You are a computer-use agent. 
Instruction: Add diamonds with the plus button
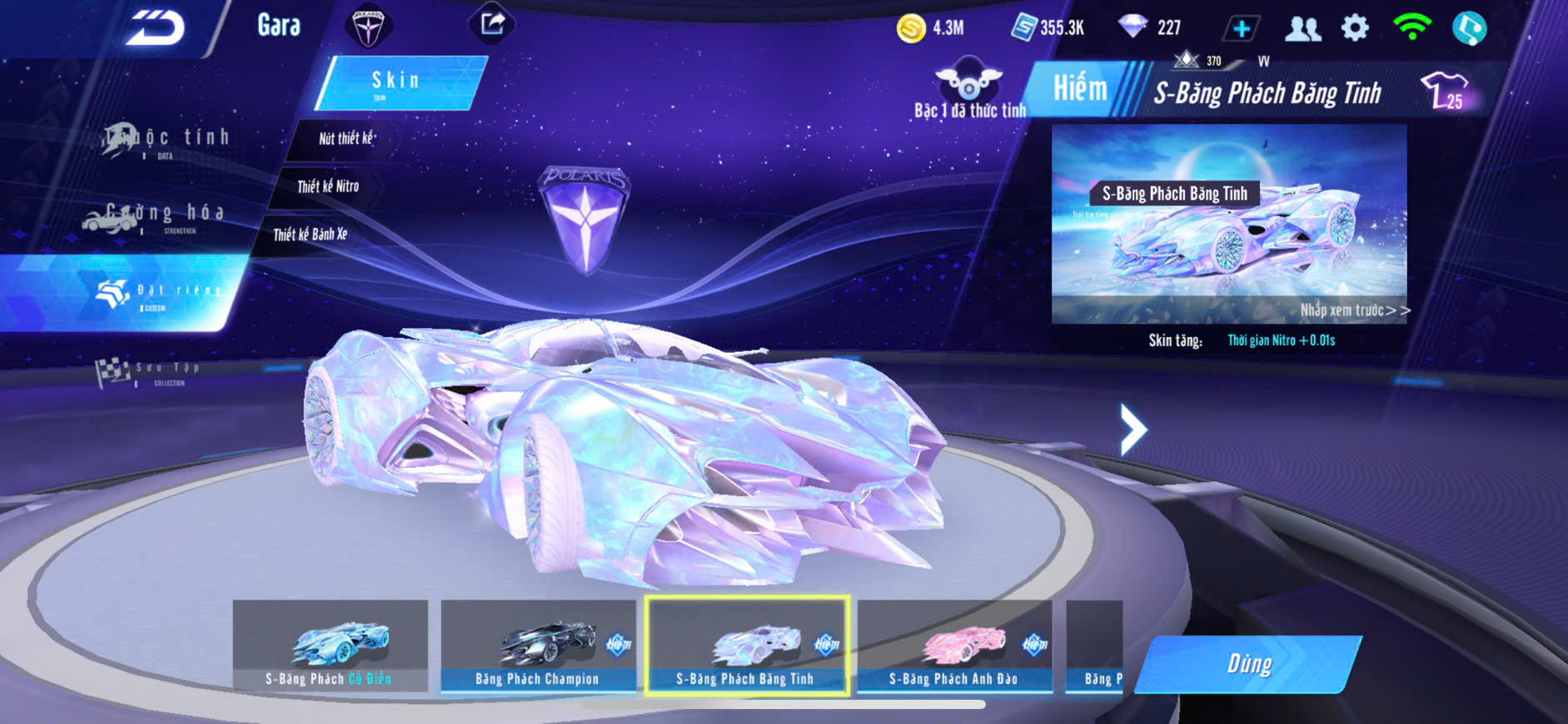[1240, 29]
